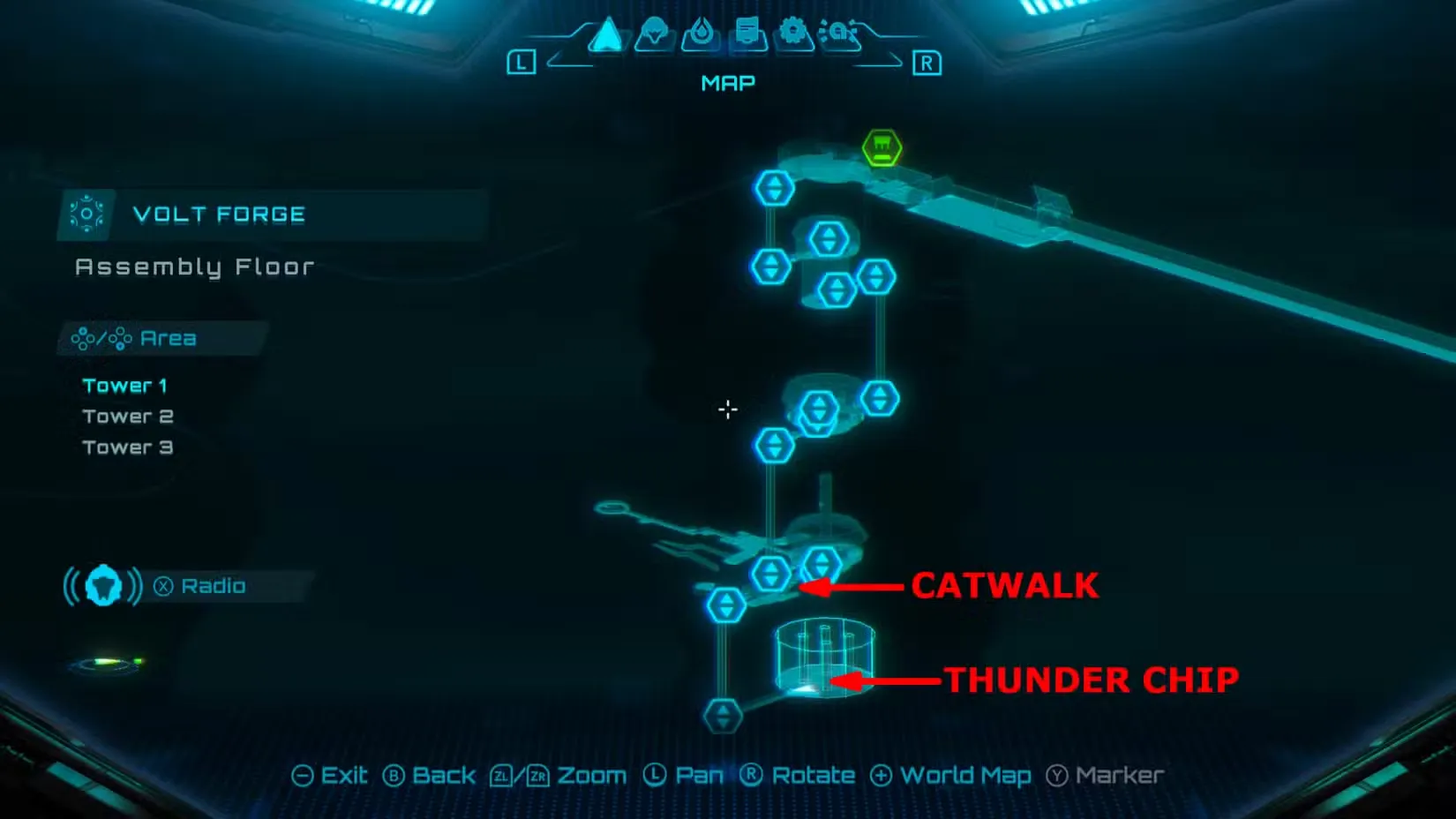The height and width of the screenshot is (819, 1456).
Task: Select Tower 3 in the Area list
Action: pyautogui.click(x=128, y=447)
